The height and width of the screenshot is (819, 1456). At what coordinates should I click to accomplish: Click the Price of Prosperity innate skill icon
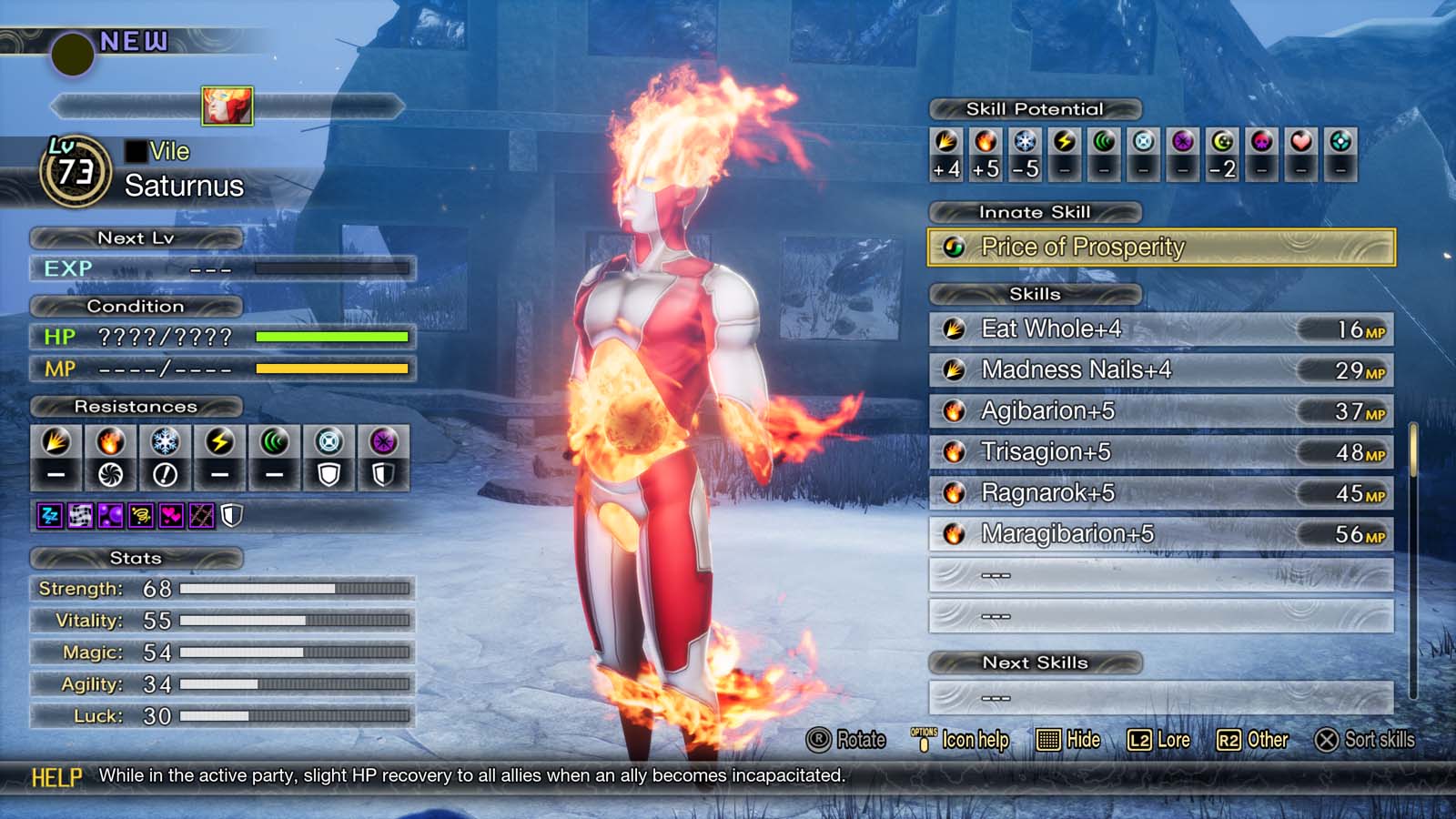954,247
